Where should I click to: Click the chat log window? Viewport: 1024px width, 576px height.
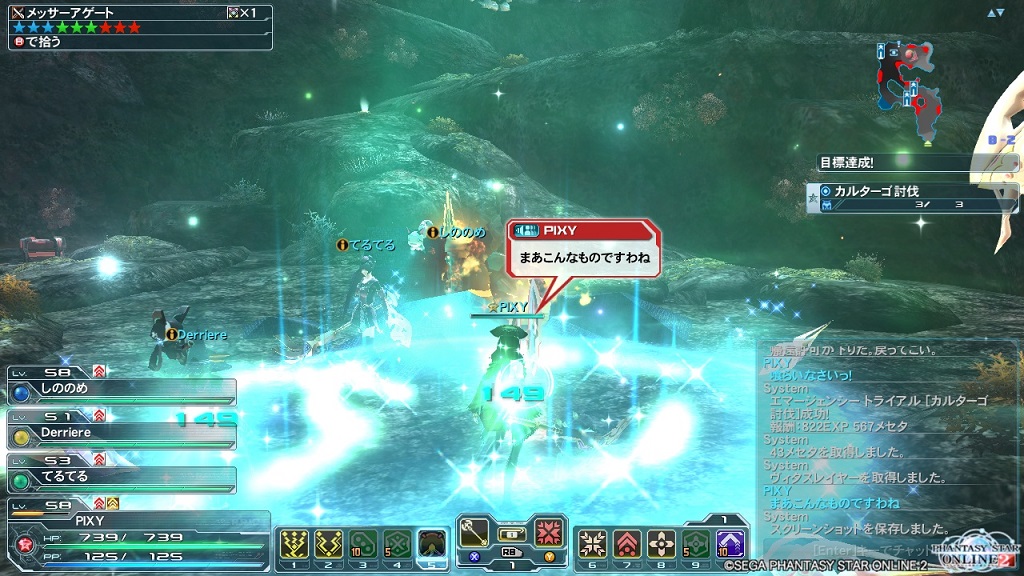(x=880, y=440)
